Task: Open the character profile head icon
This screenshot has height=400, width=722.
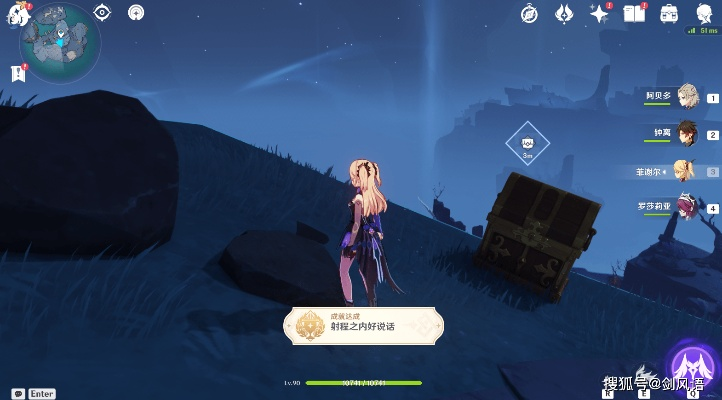Action: [x=706, y=13]
